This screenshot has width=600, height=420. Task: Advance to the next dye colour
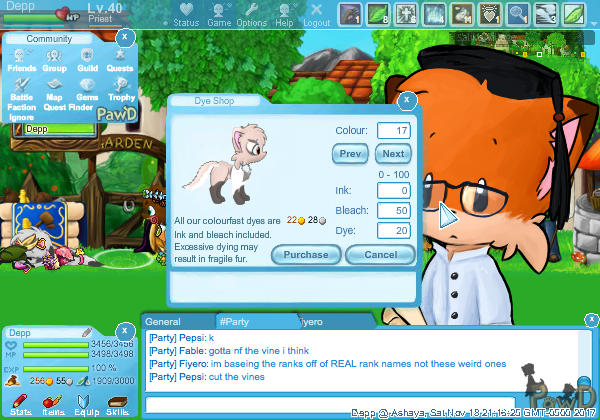[393, 153]
